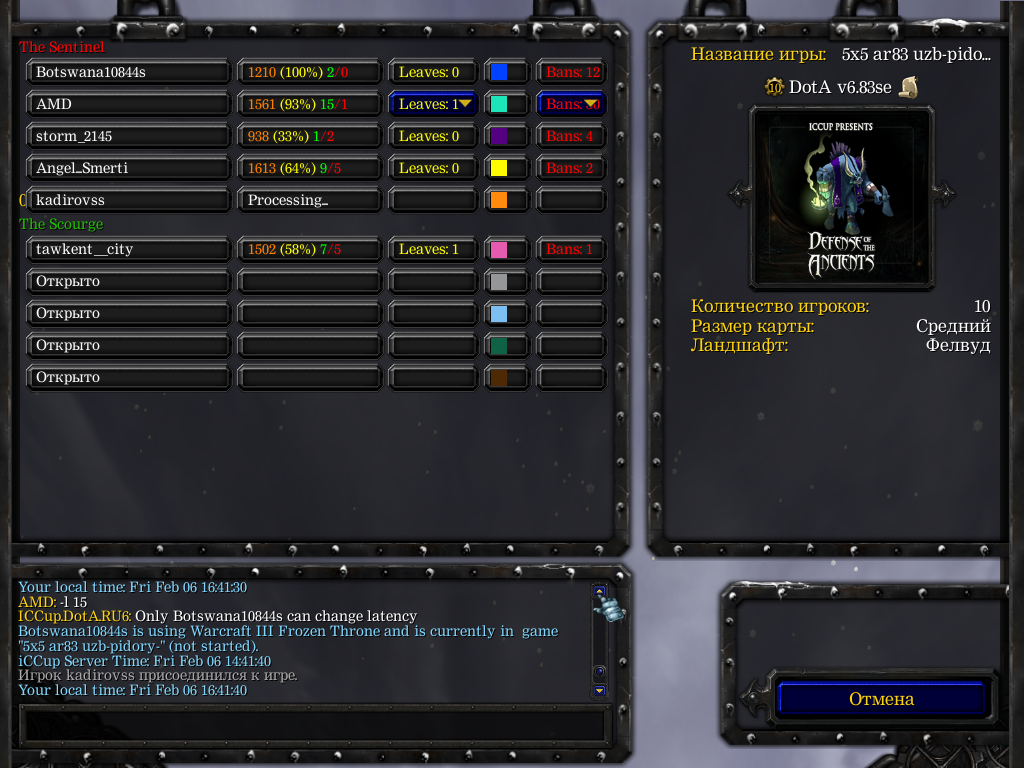Click the Отмена cancel button

[881, 699]
